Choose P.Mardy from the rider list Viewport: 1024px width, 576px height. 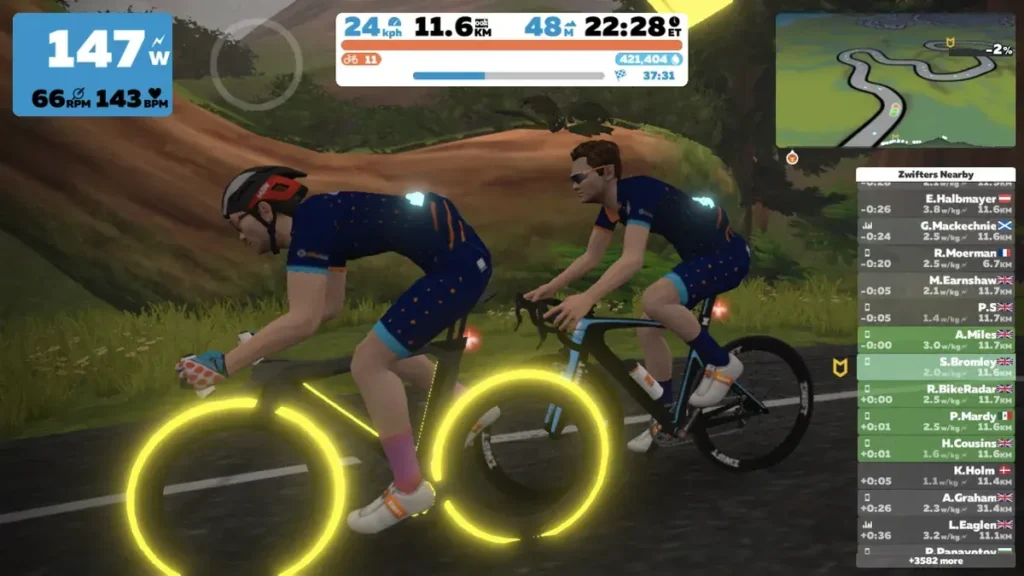(935, 421)
